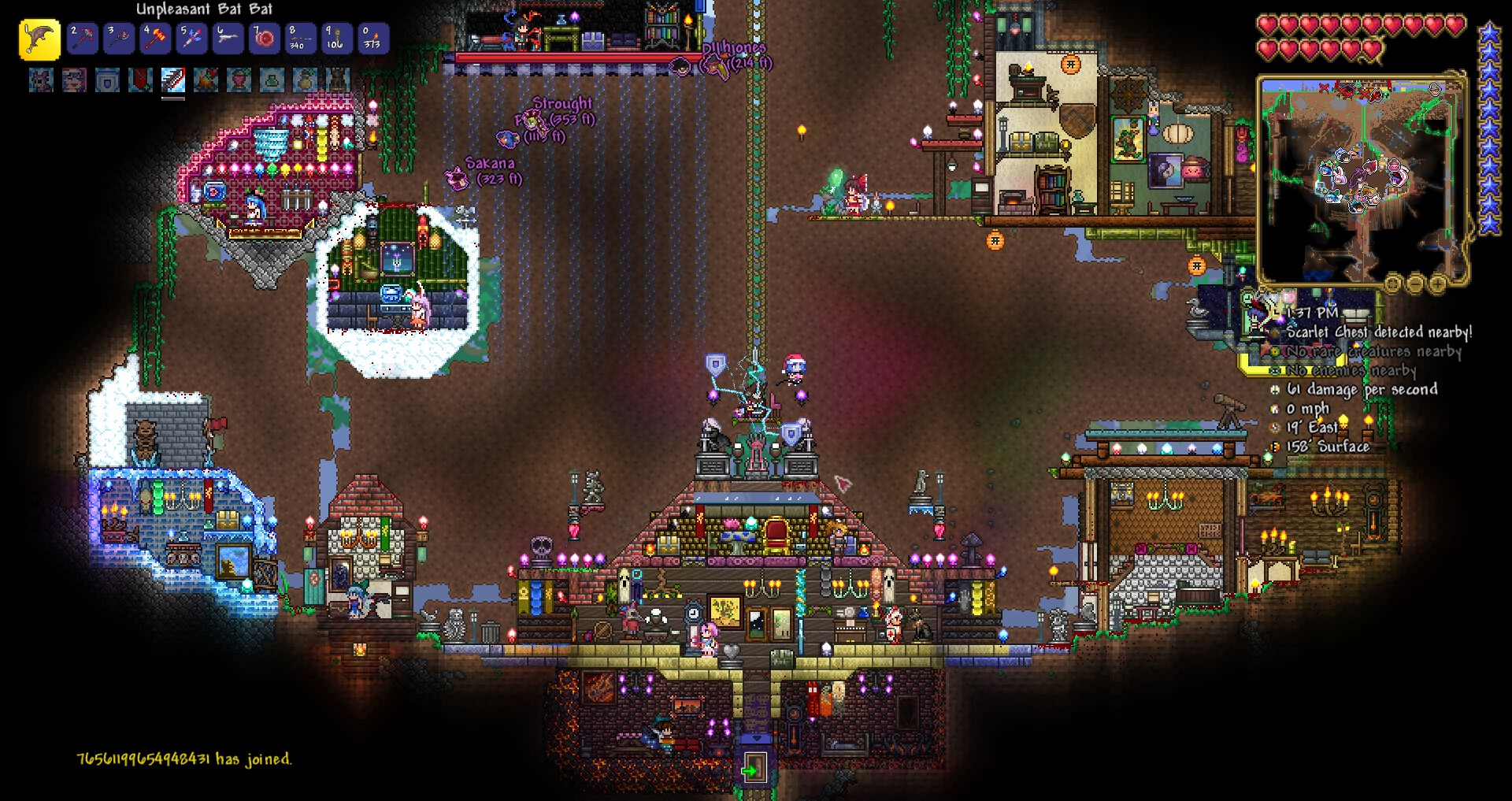The image size is (1512, 801).
Task: Choose the 340-stack slot 8 item
Action: (x=300, y=39)
